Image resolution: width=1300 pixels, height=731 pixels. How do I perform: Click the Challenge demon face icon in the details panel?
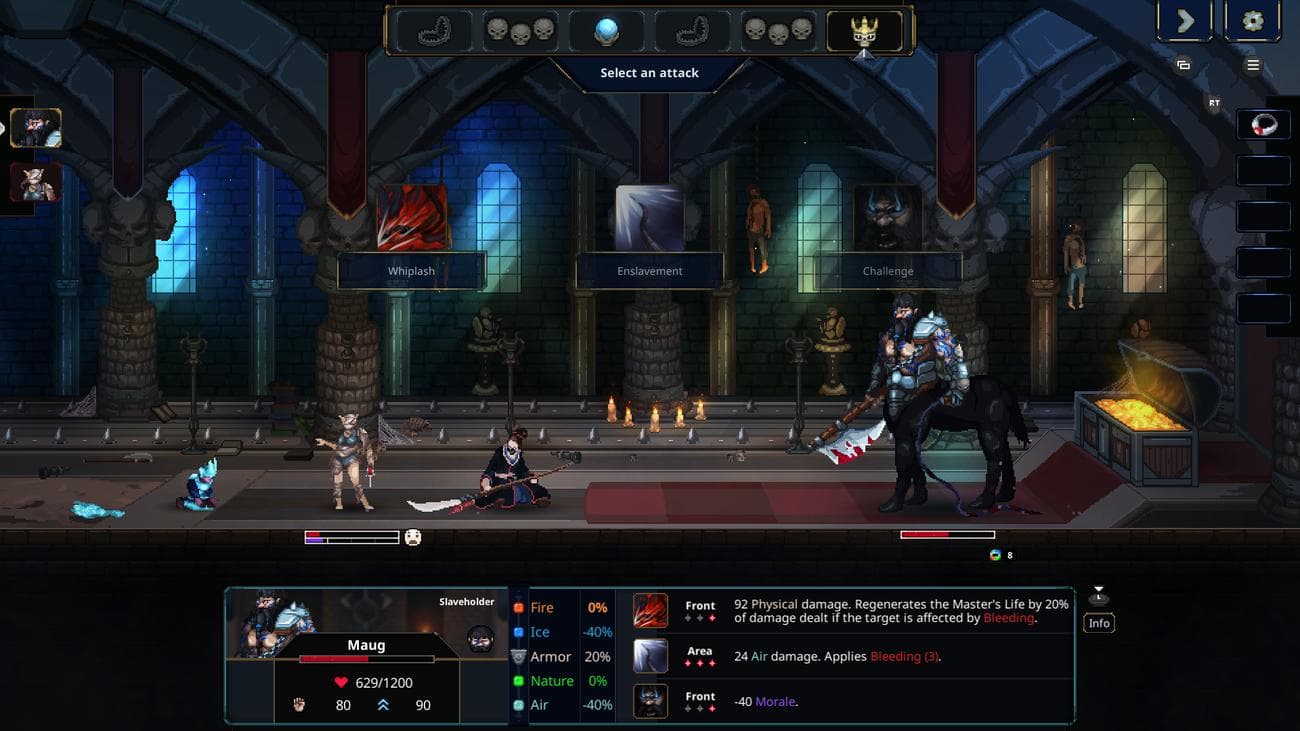pos(649,700)
